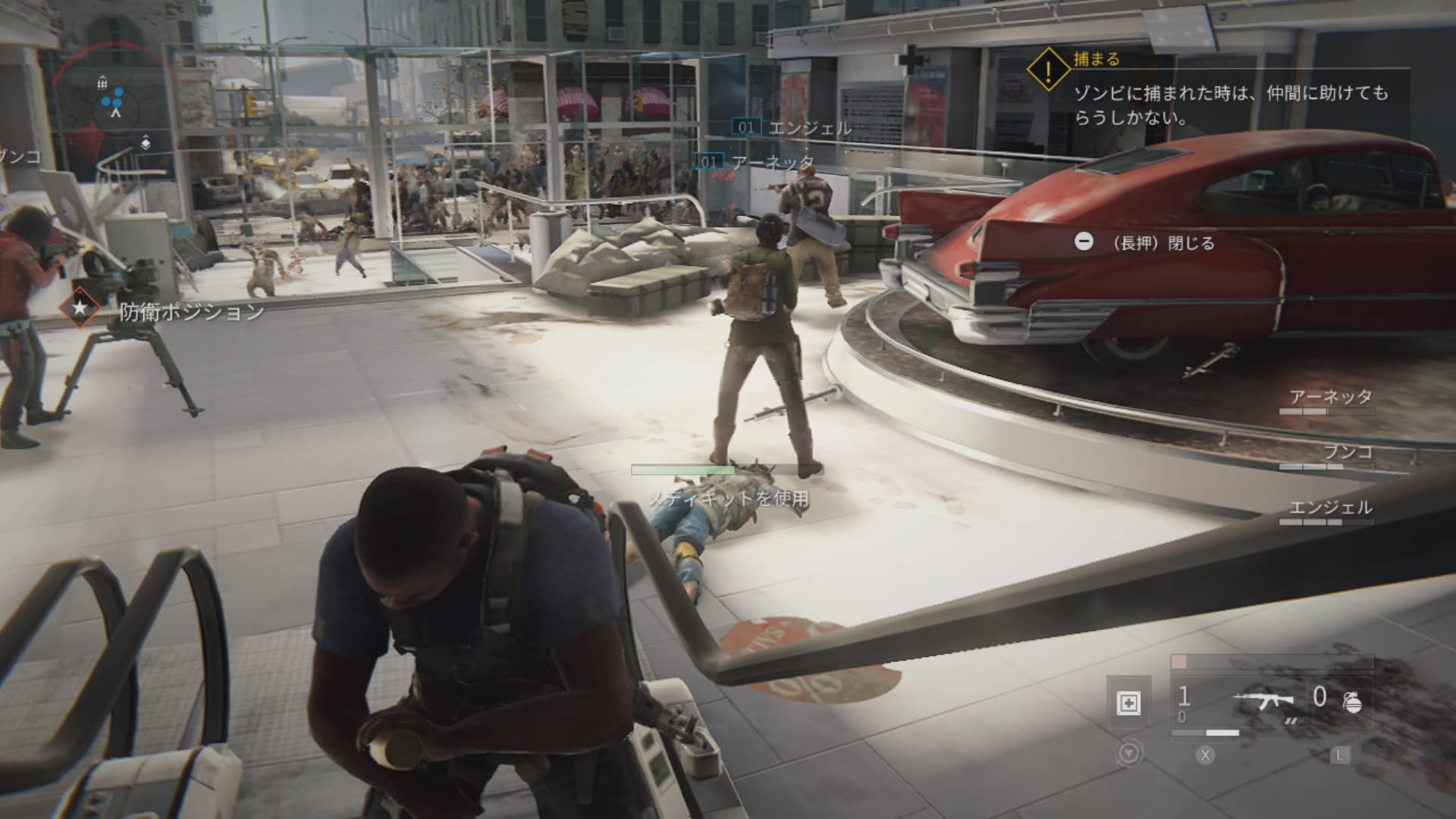Viewport: 1456px width, 819px height.
Task: Select teammate エンジェル in the squad list
Action: click(1330, 509)
